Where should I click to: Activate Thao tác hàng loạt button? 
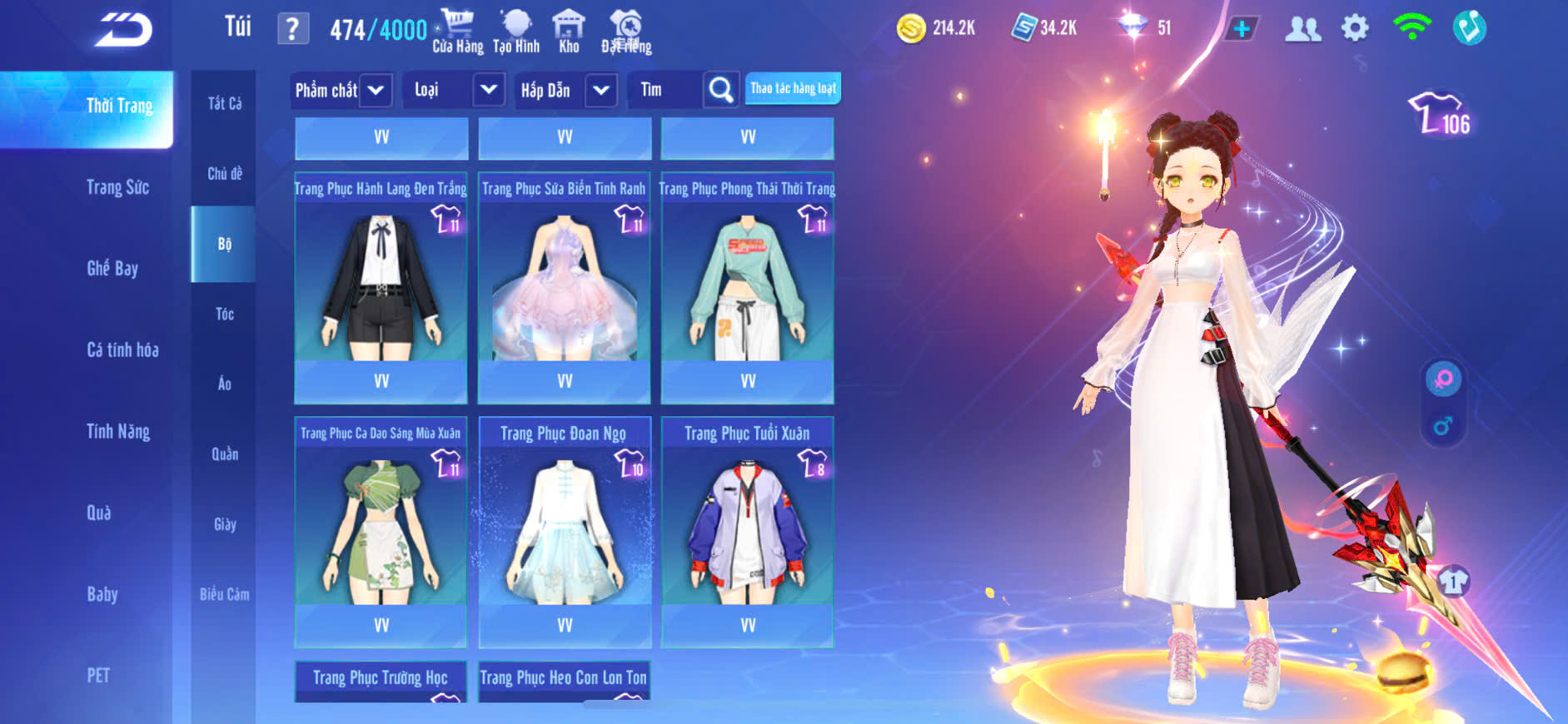793,88
